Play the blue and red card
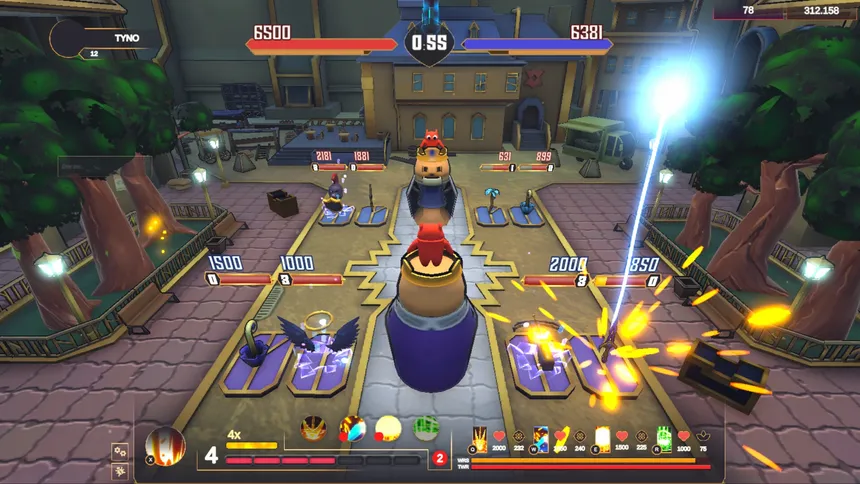Screen dimensions: 860x484 (541, 438)
